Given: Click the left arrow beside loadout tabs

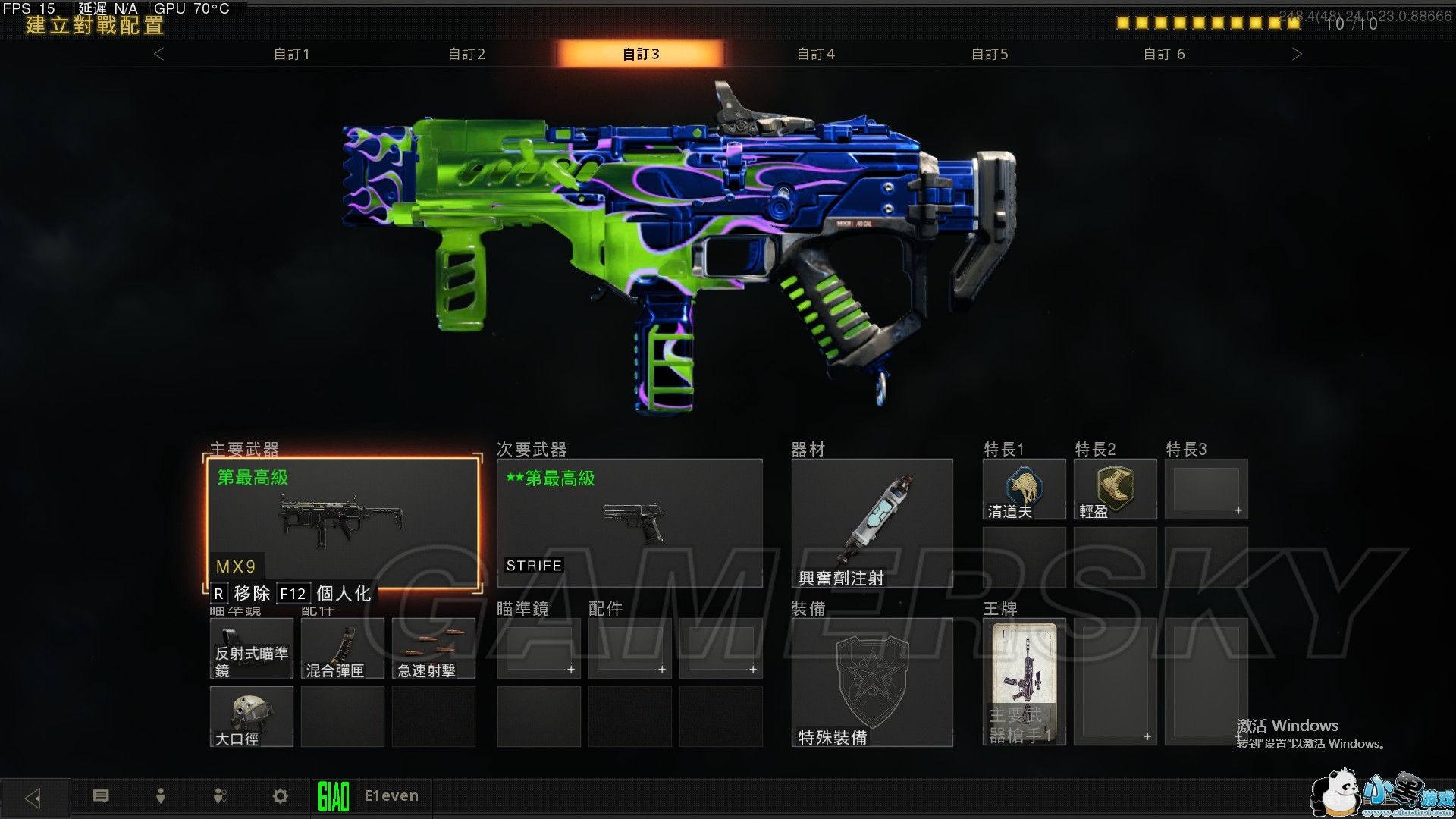Looking at the screenshot, I should (x=158, y=54).
